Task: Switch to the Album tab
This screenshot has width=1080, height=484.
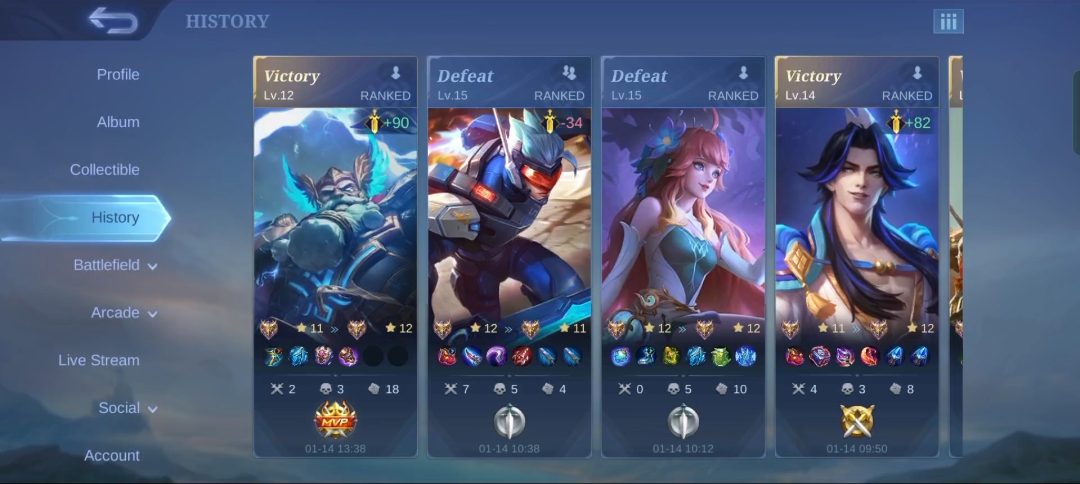Action: pyautogui.click(x=118, y=122)
